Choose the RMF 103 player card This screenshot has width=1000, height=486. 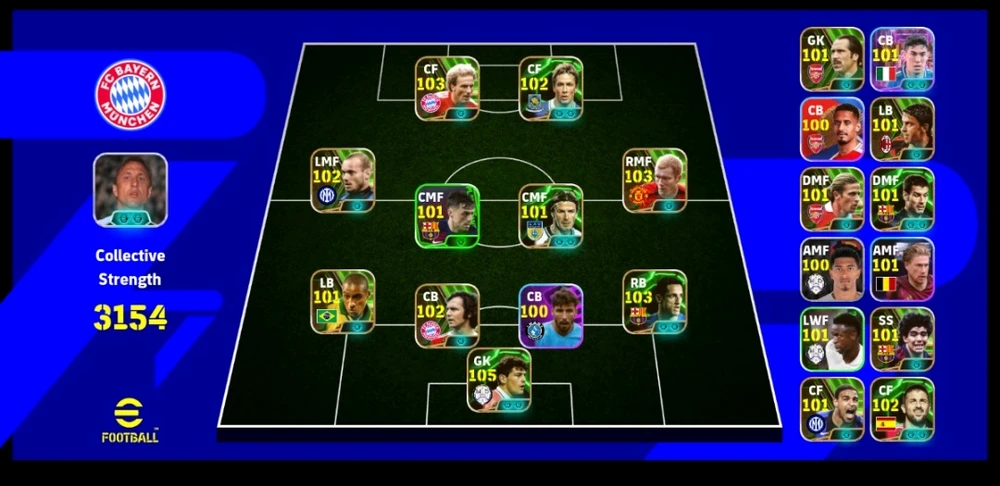coord(654,181)
